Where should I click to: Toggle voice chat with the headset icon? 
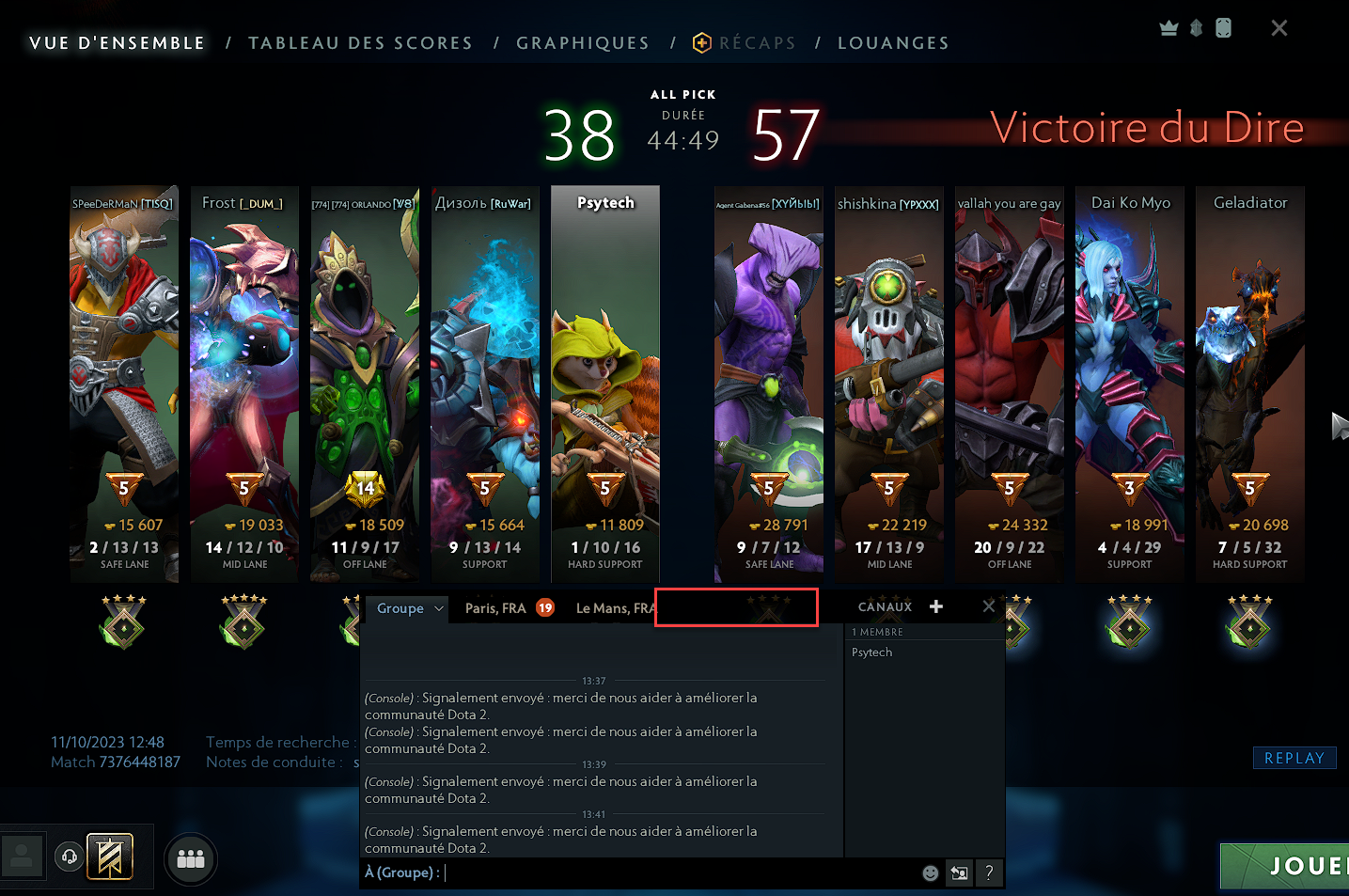pyautogui.click(x=67, y=857)
